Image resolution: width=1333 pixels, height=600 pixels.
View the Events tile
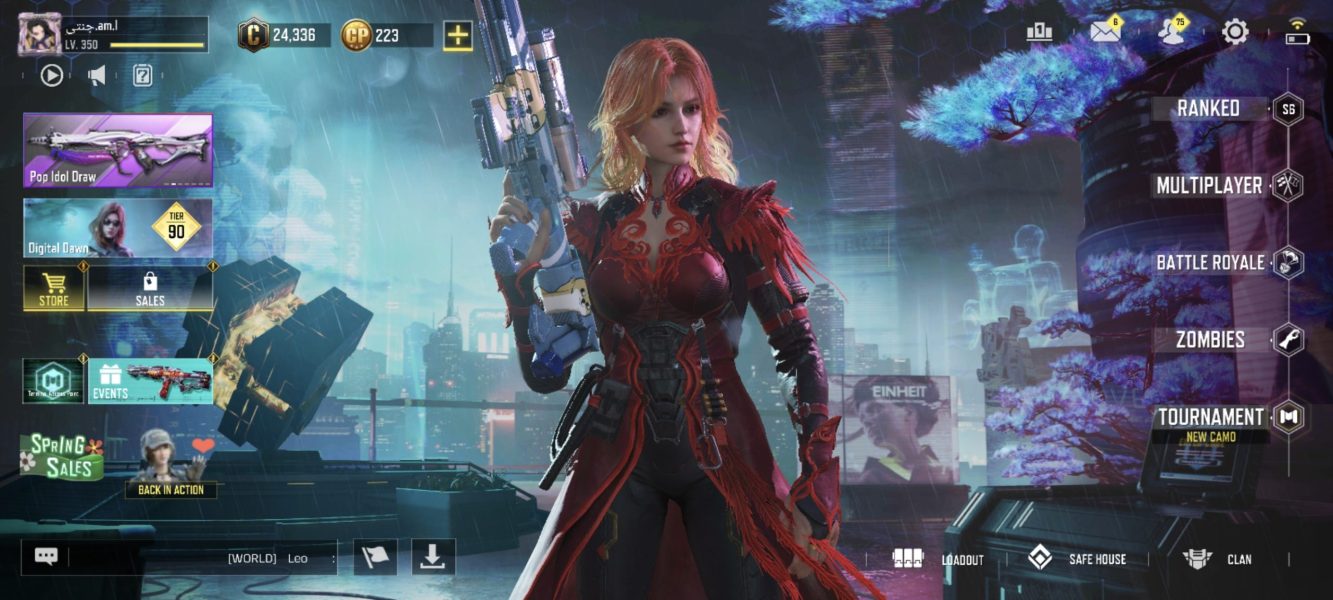(x=150, y=381)
